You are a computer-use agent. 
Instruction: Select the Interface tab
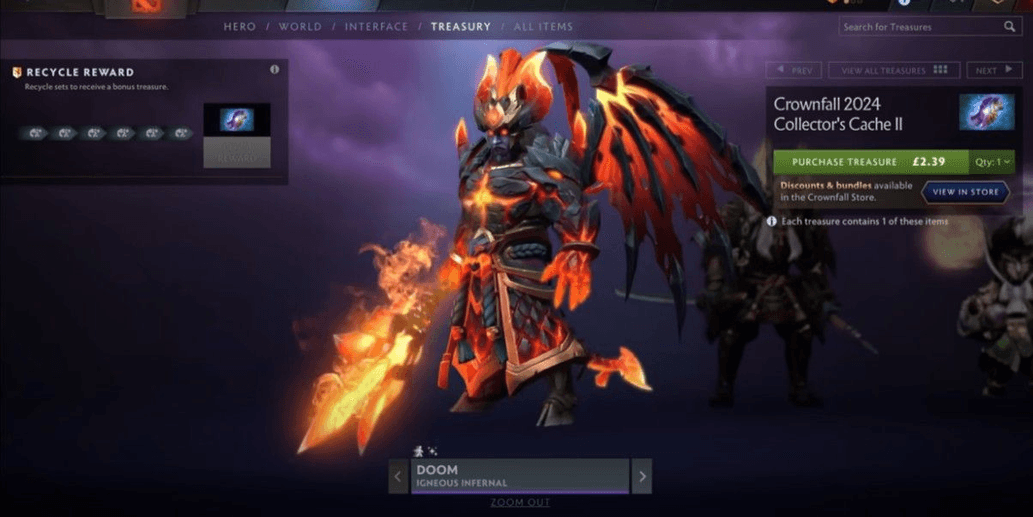pyautogui.click(x=376, y=26)
